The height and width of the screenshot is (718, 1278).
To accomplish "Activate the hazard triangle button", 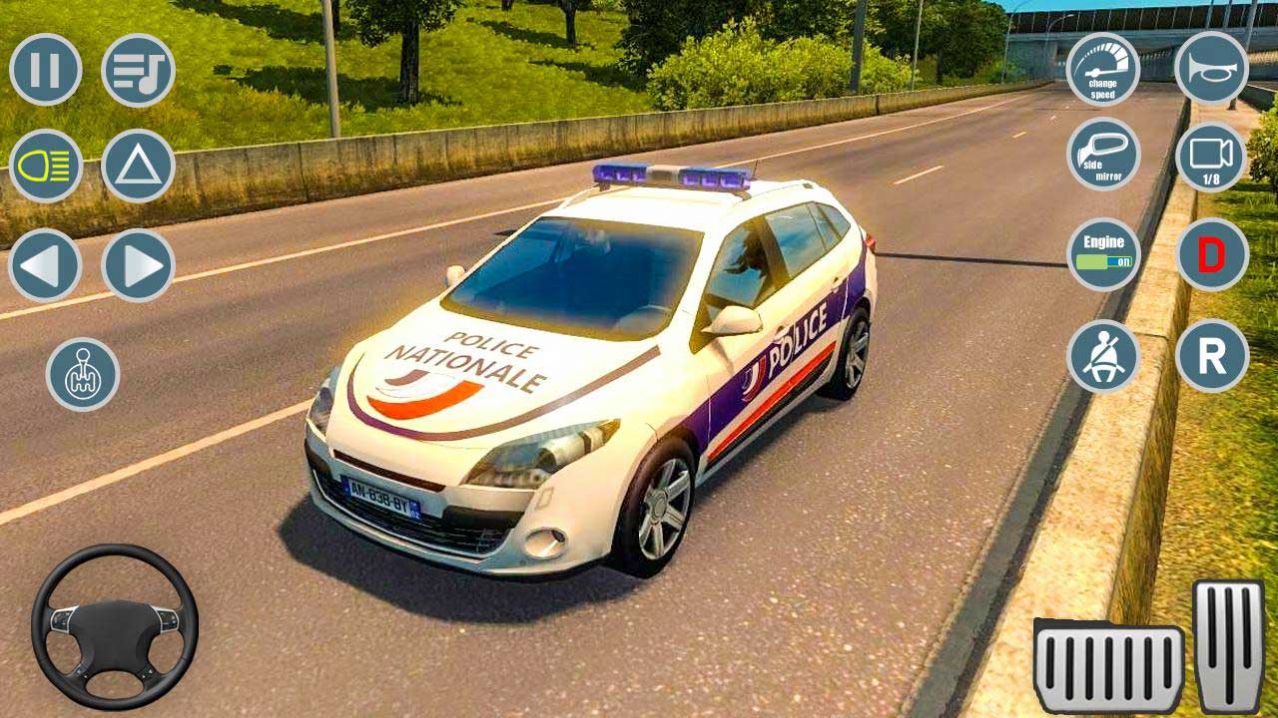I will (x=138, y=166).
